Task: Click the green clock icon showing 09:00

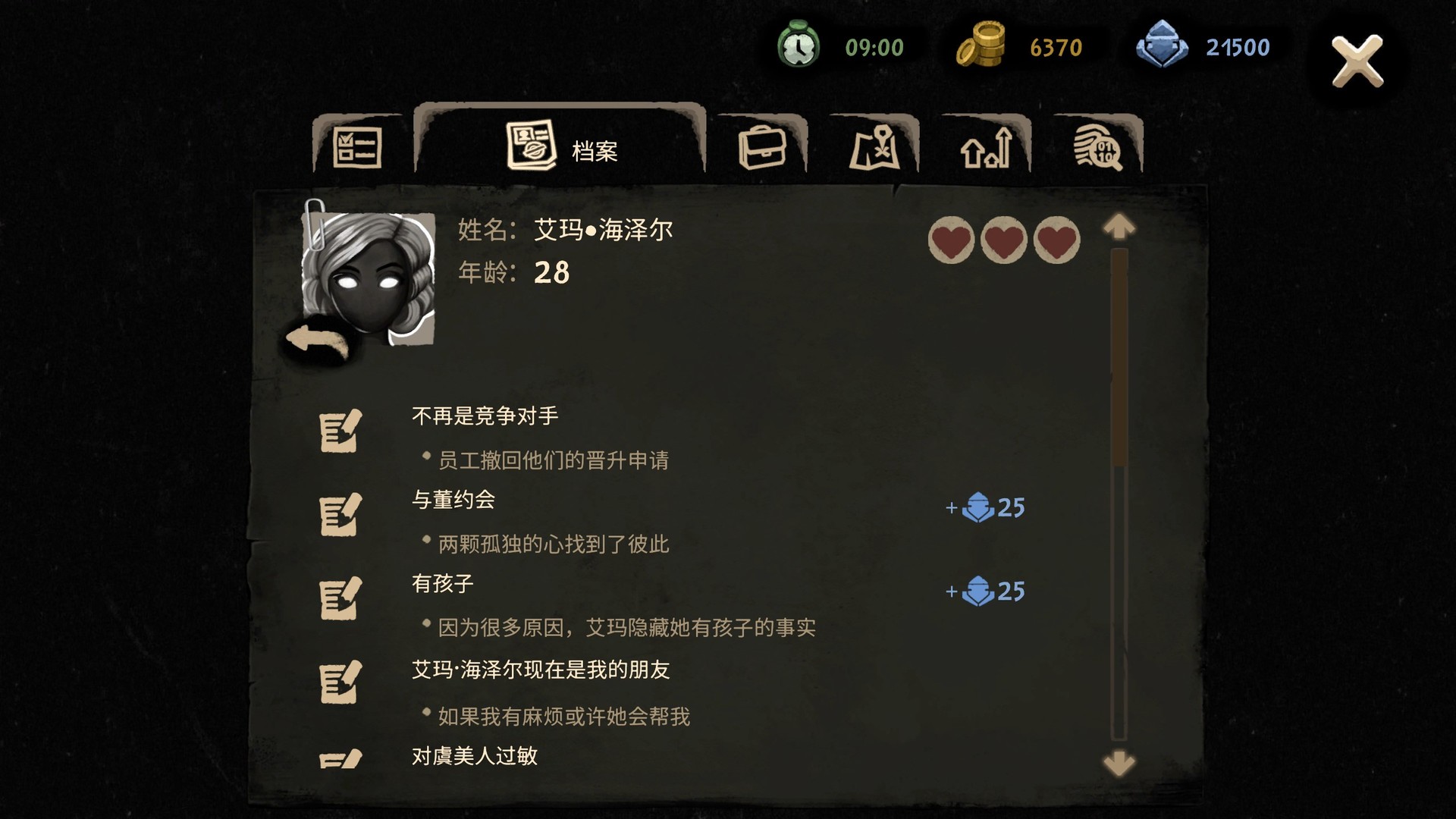Action: point(799,47)
